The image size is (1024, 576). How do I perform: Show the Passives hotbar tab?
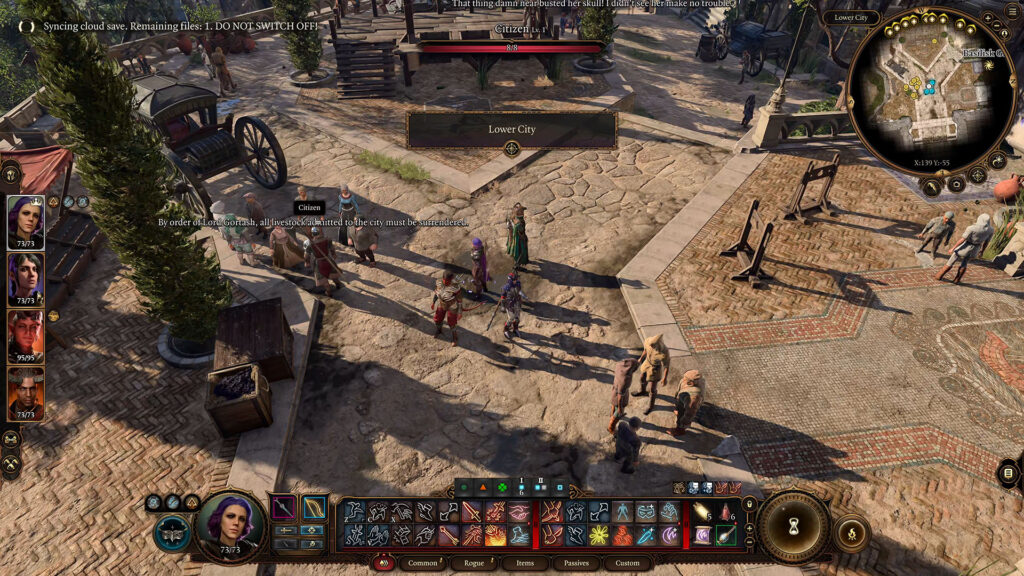(575, 563)
